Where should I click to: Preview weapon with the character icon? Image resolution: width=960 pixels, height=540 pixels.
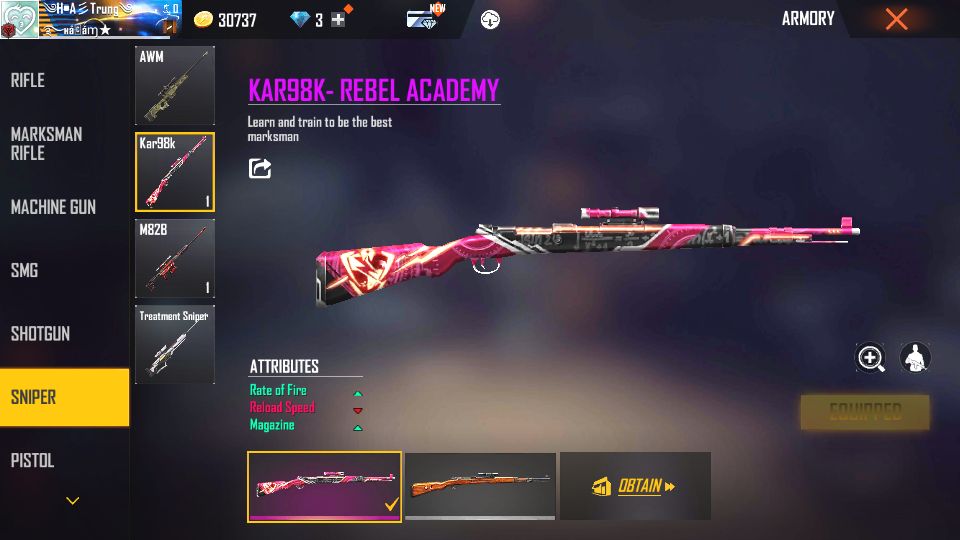pos(915,358)
